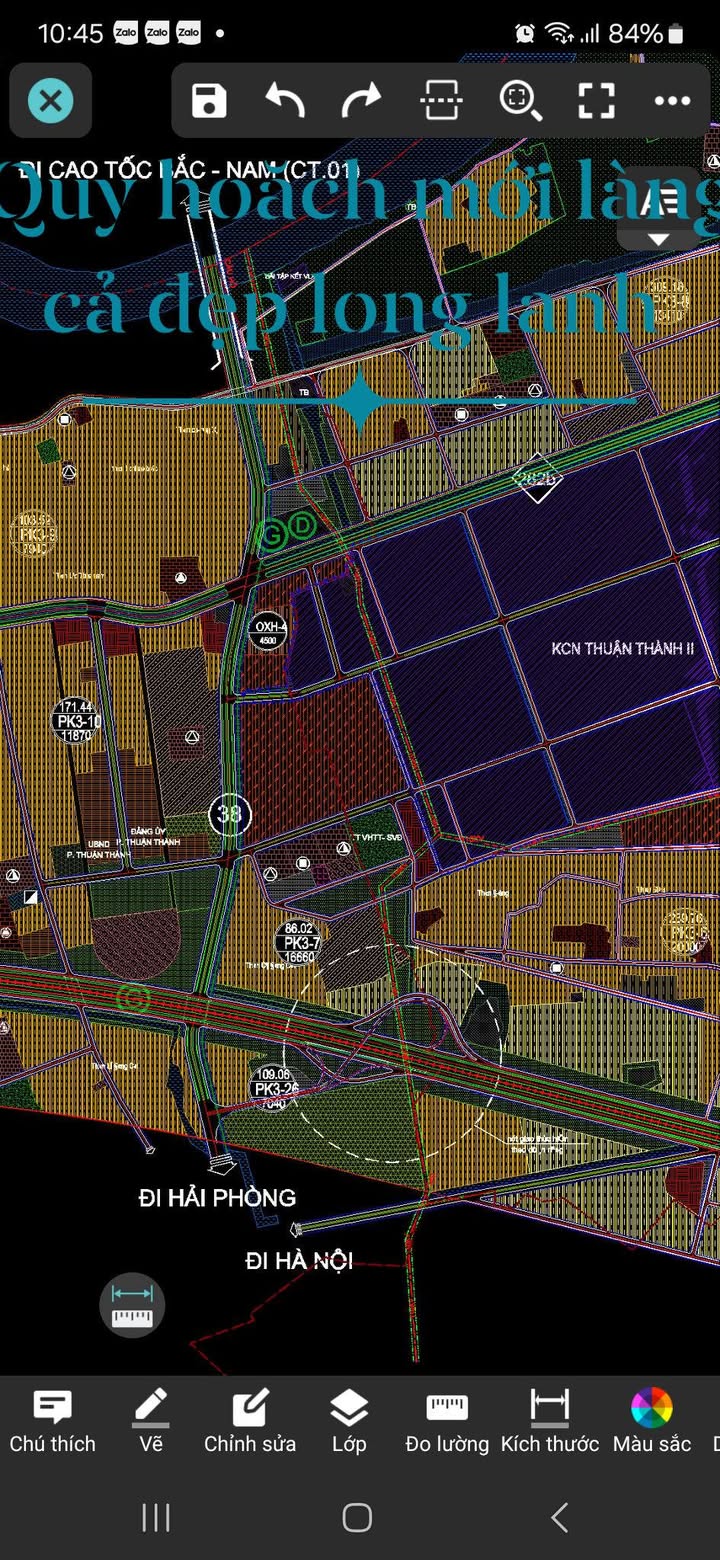Close the drawing with the X button
Screen dimensions: 720x1560
pos(51,101)
